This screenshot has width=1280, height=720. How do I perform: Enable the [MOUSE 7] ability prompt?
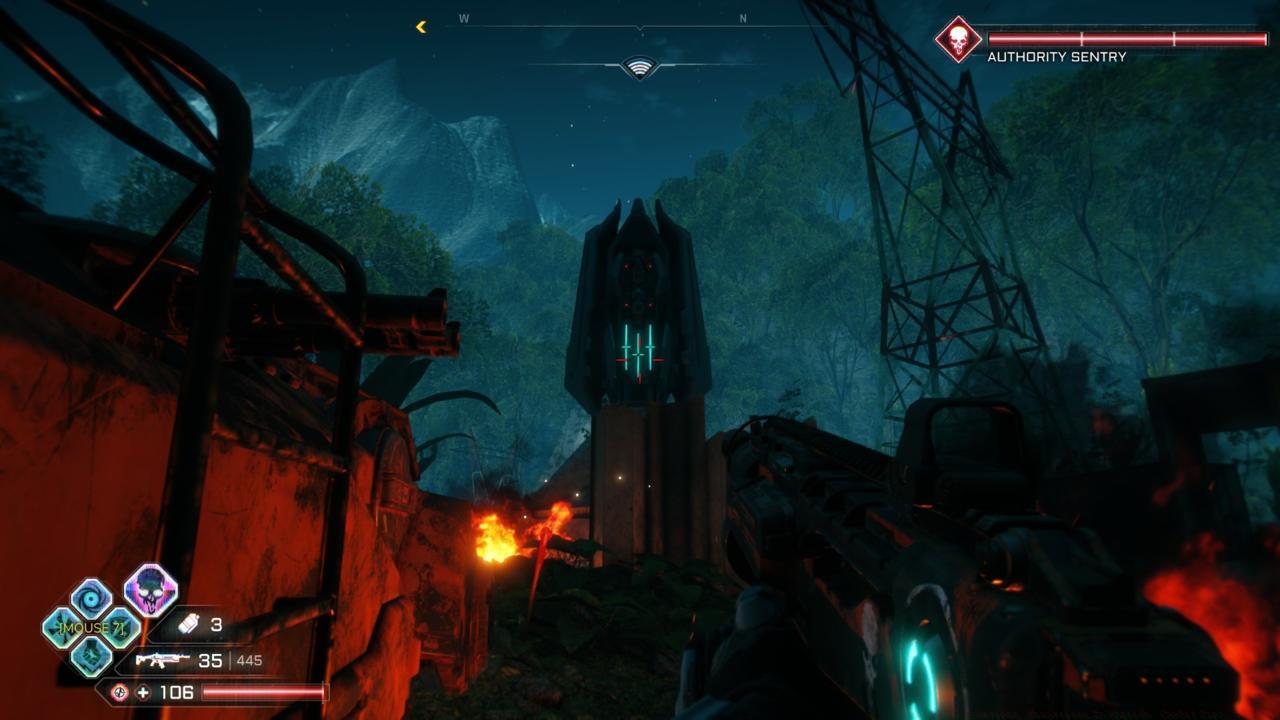click(x=92, y=627)
